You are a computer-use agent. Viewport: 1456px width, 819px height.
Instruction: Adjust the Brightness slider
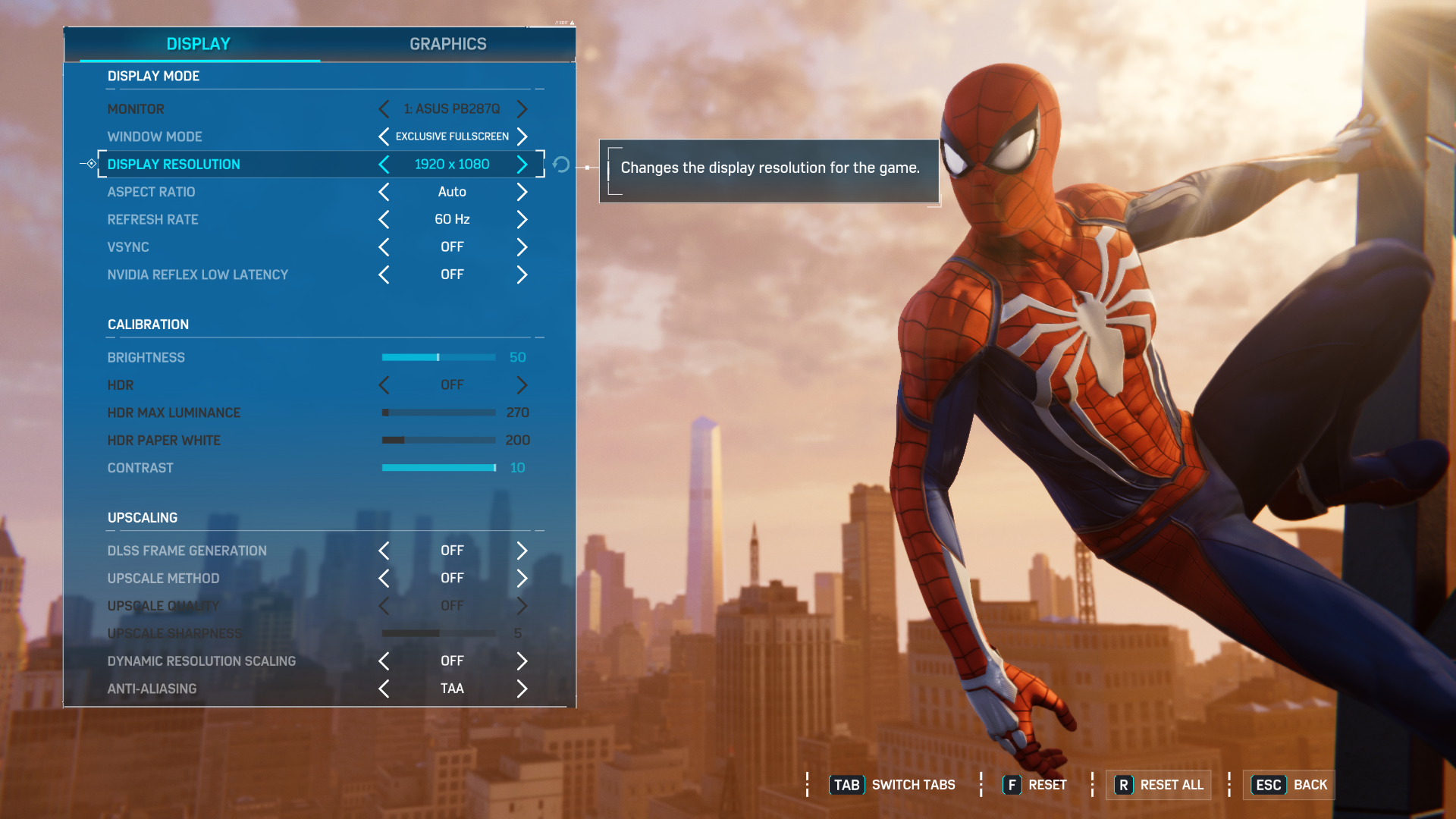click(x=438, y=357)
